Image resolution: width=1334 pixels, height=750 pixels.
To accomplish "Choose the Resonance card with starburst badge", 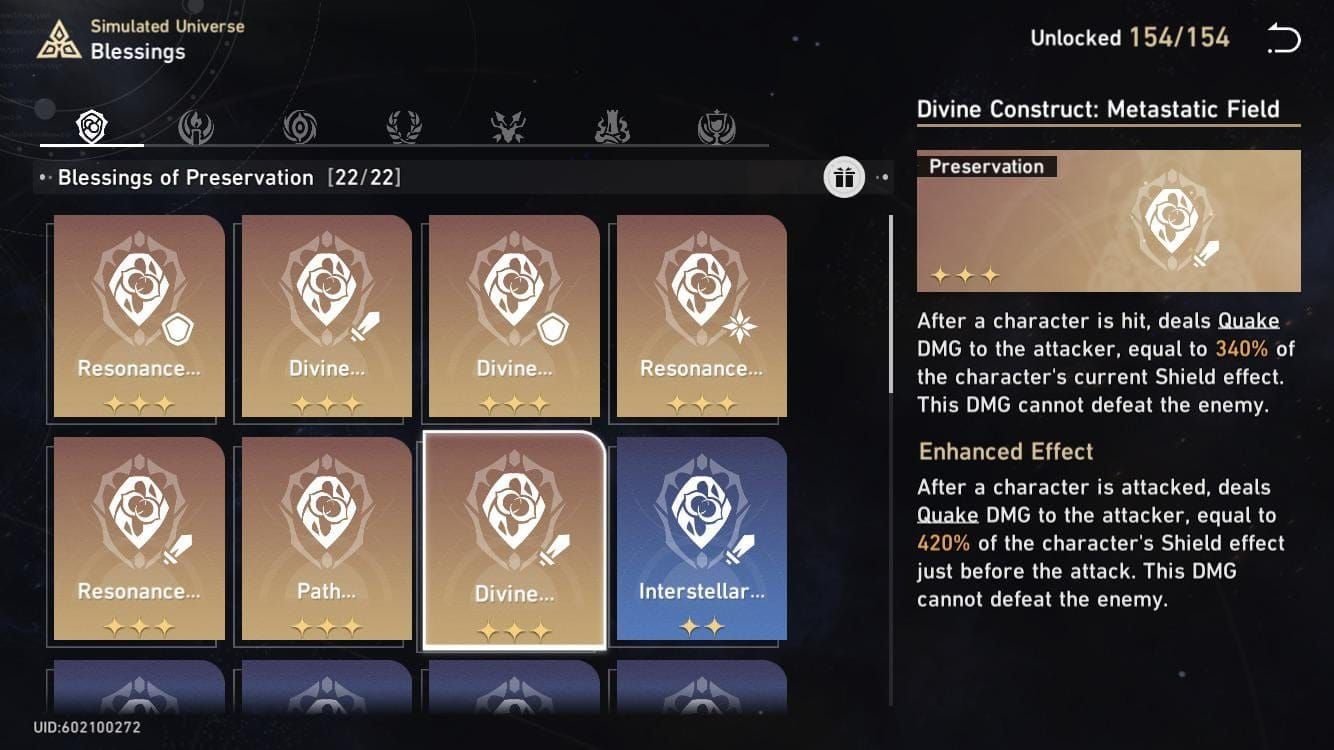I will 701,316.
